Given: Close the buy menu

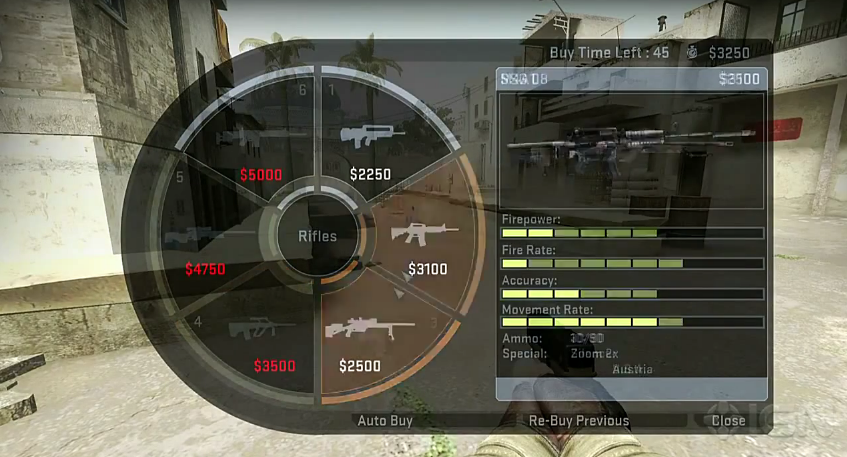Looking at the screenshot, I should [x=728, y=420].
